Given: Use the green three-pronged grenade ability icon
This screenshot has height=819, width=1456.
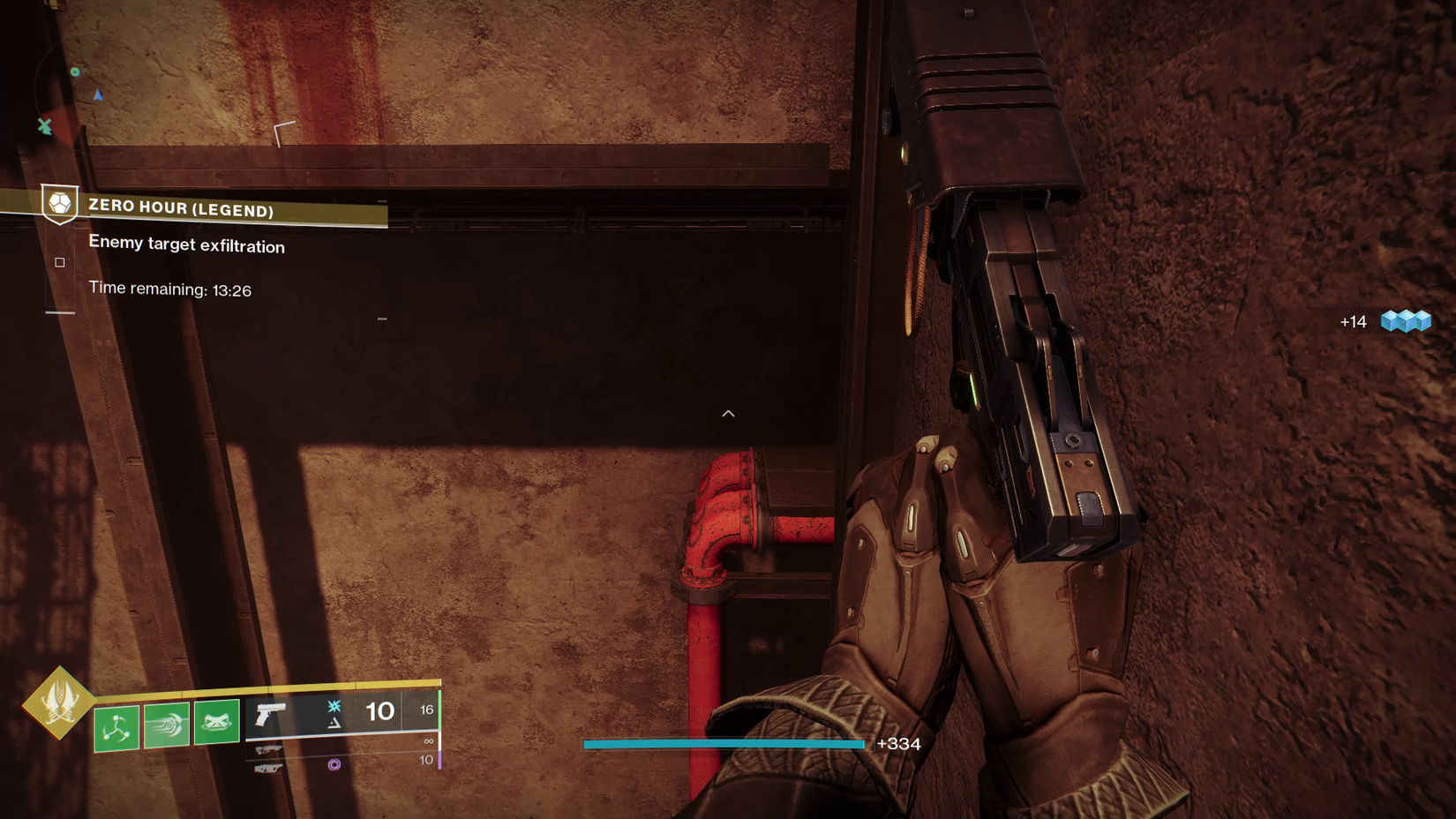Looking at the screenshot, I should (116, 728).
